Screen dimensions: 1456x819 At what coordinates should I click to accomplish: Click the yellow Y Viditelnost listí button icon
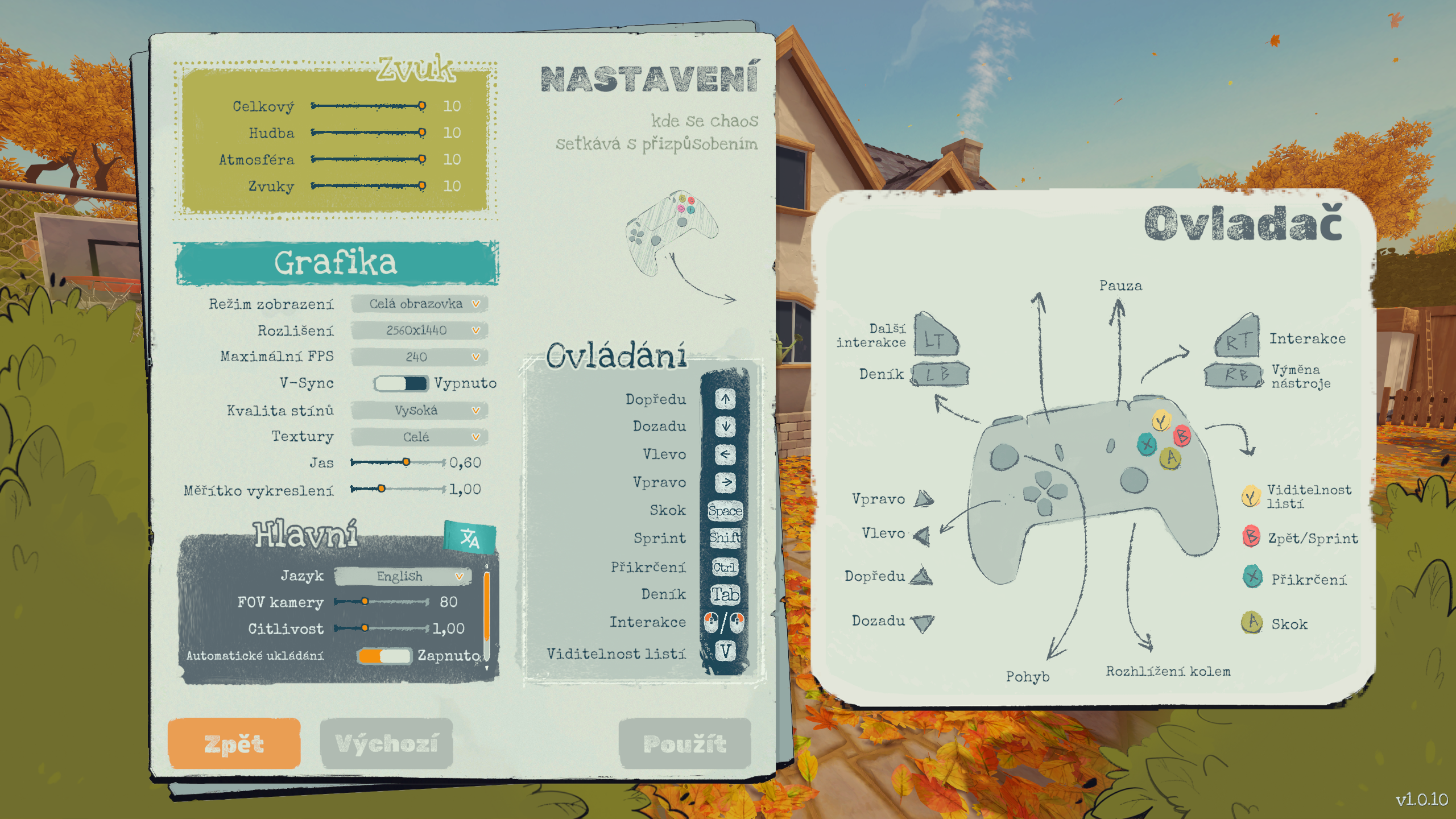click(1250, 495)
